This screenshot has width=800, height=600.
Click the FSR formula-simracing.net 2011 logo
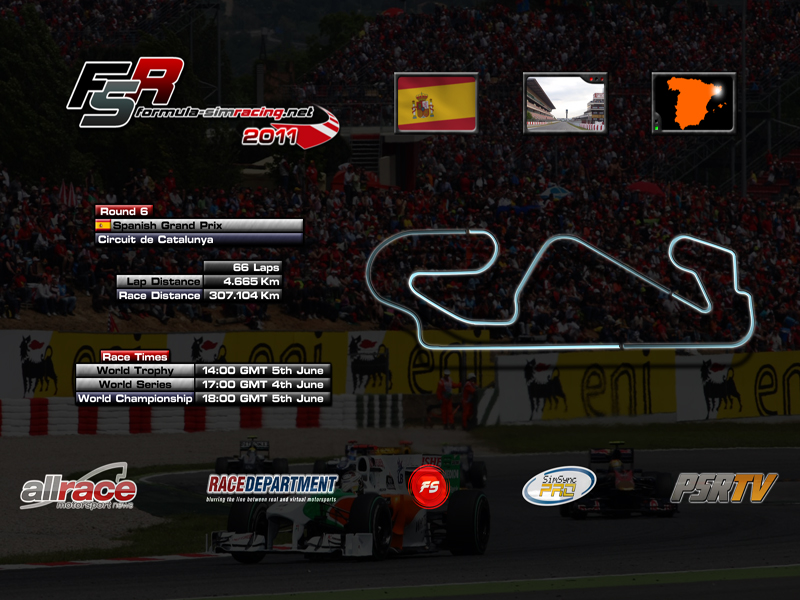(200, 102)
